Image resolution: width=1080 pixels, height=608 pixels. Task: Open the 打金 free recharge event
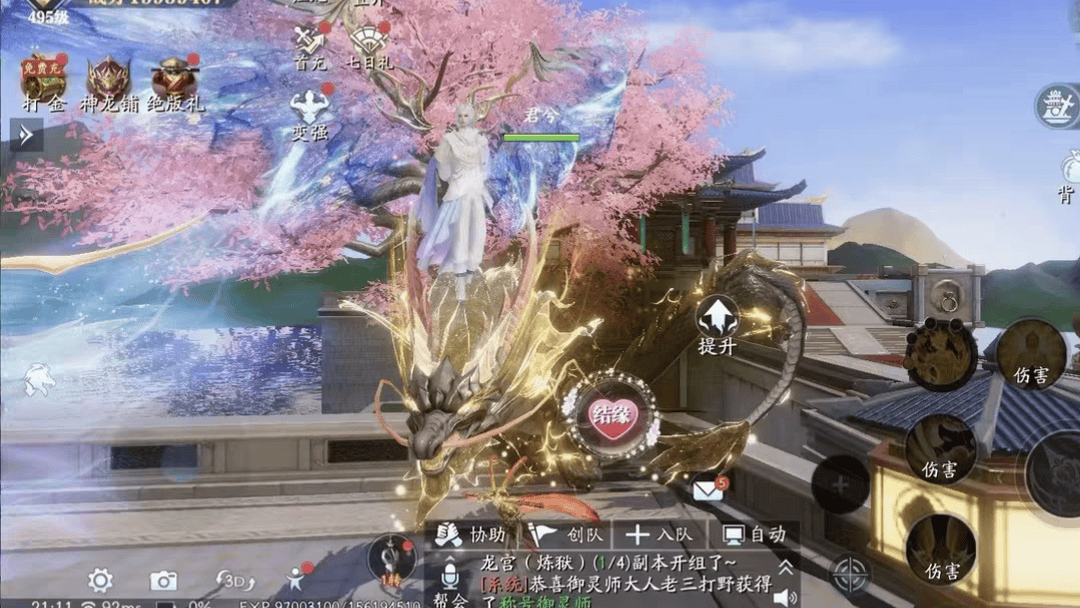(43, 79)
